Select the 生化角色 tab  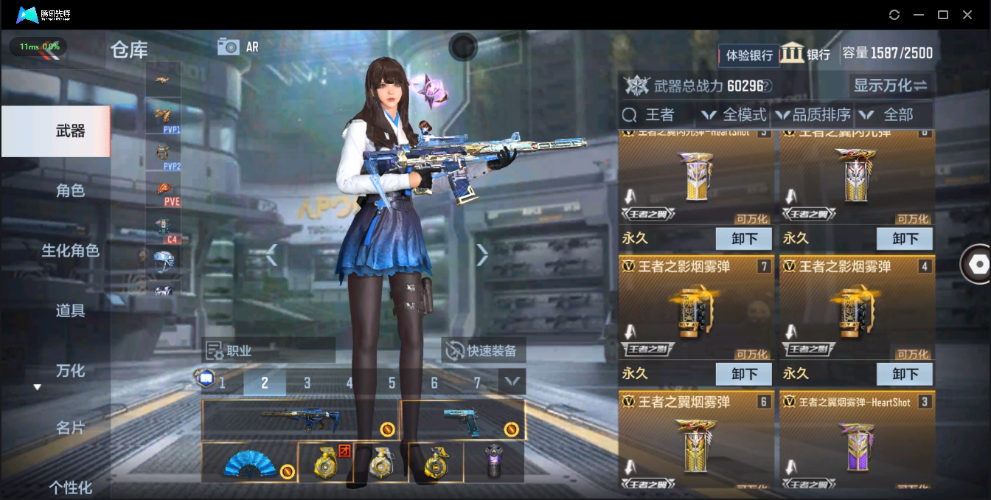[70, 250]
